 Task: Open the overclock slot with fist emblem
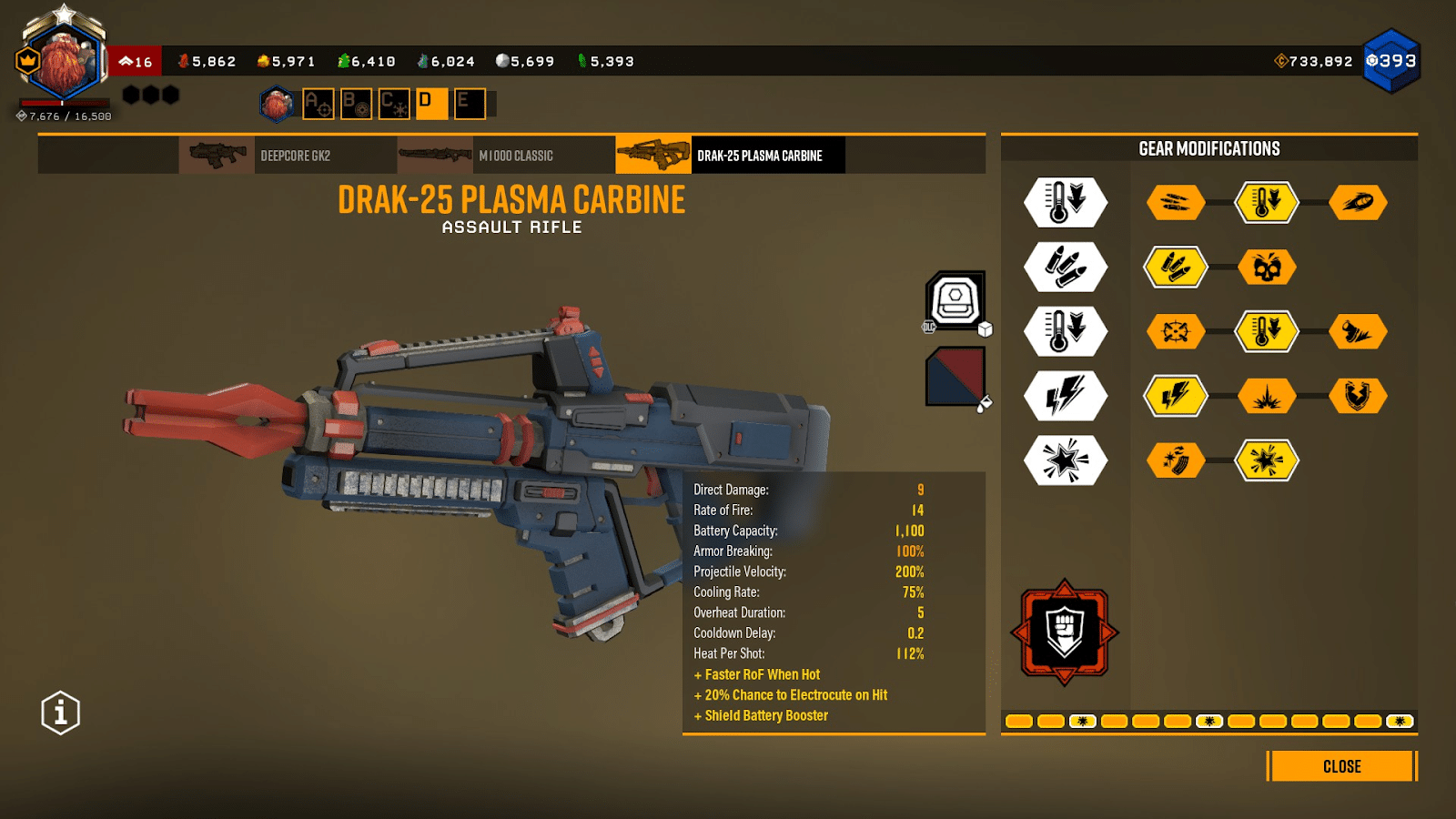click(x=1065, y=631)
